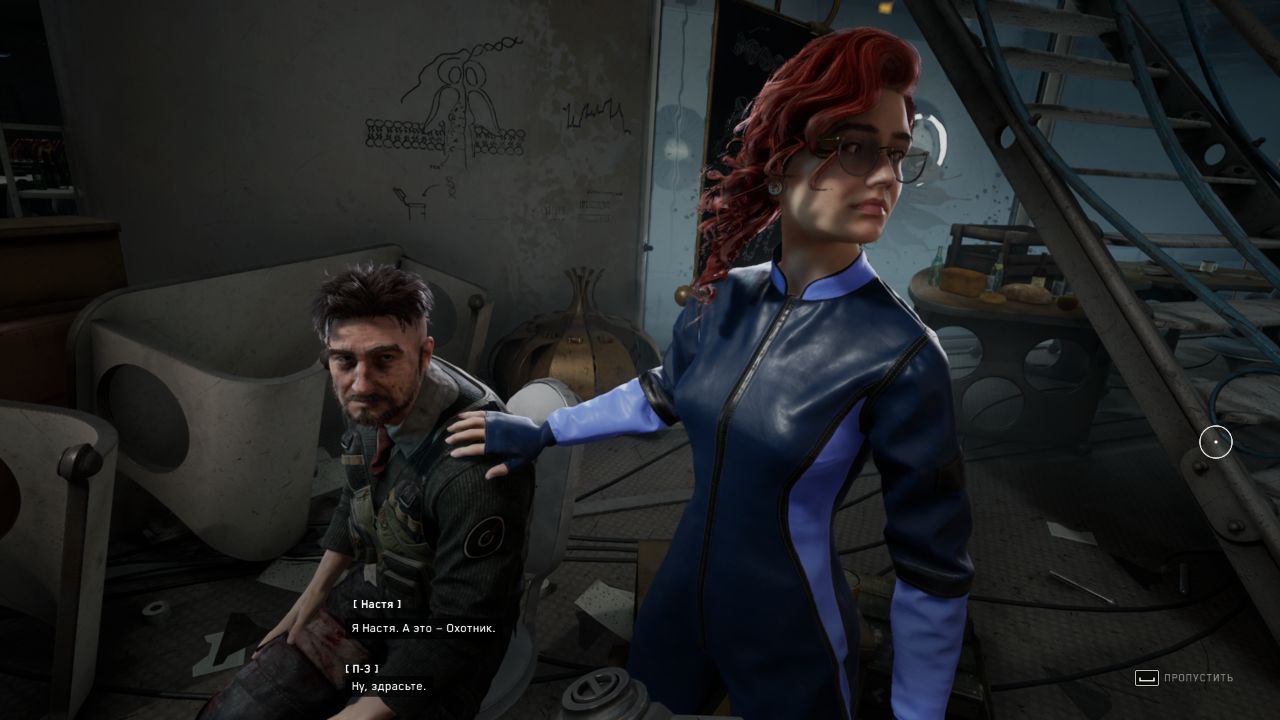Click the subtitle line Ну, здрасьте.
This screenshot has width=1280, height=720.
[388, 686]
